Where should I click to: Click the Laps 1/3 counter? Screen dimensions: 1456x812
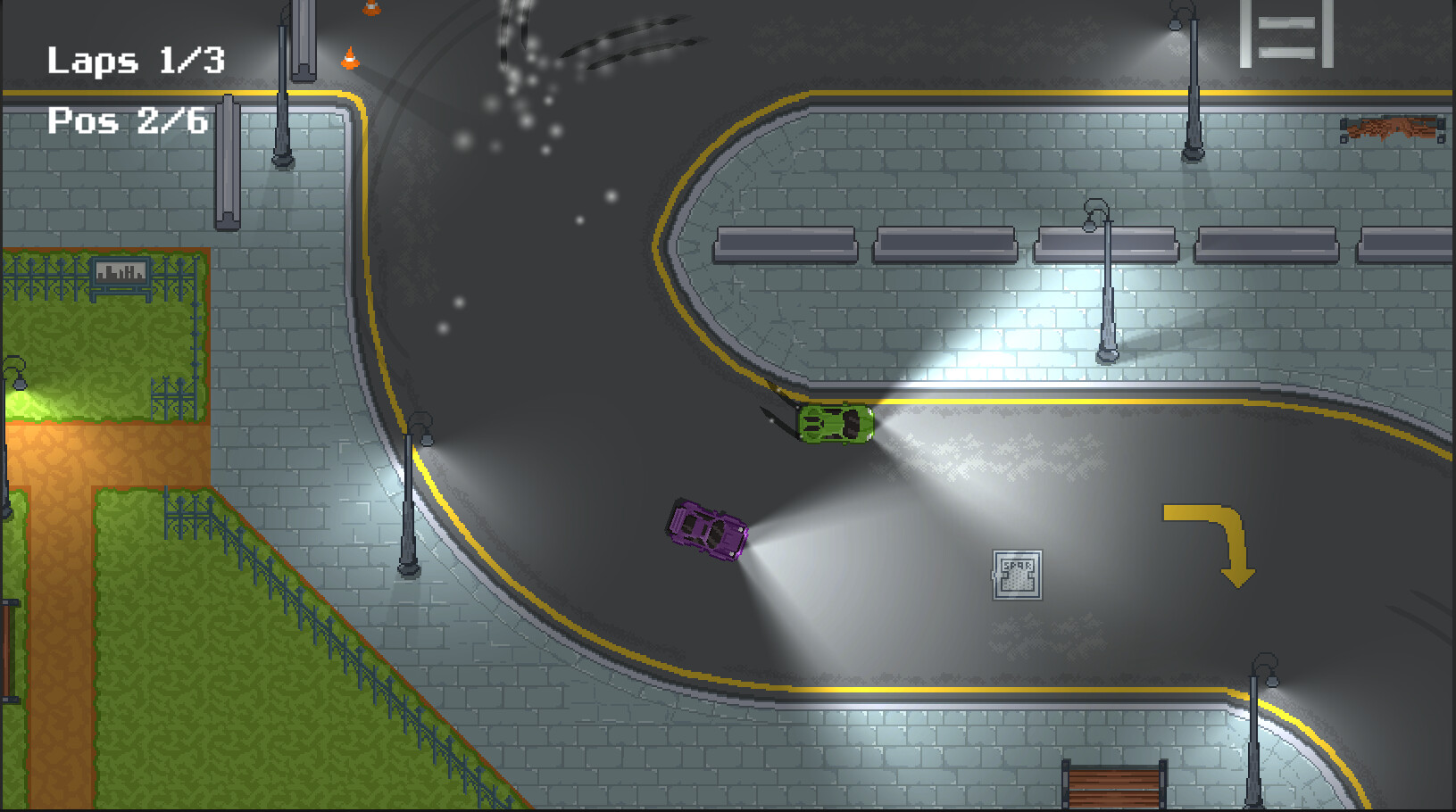[136, 61]
